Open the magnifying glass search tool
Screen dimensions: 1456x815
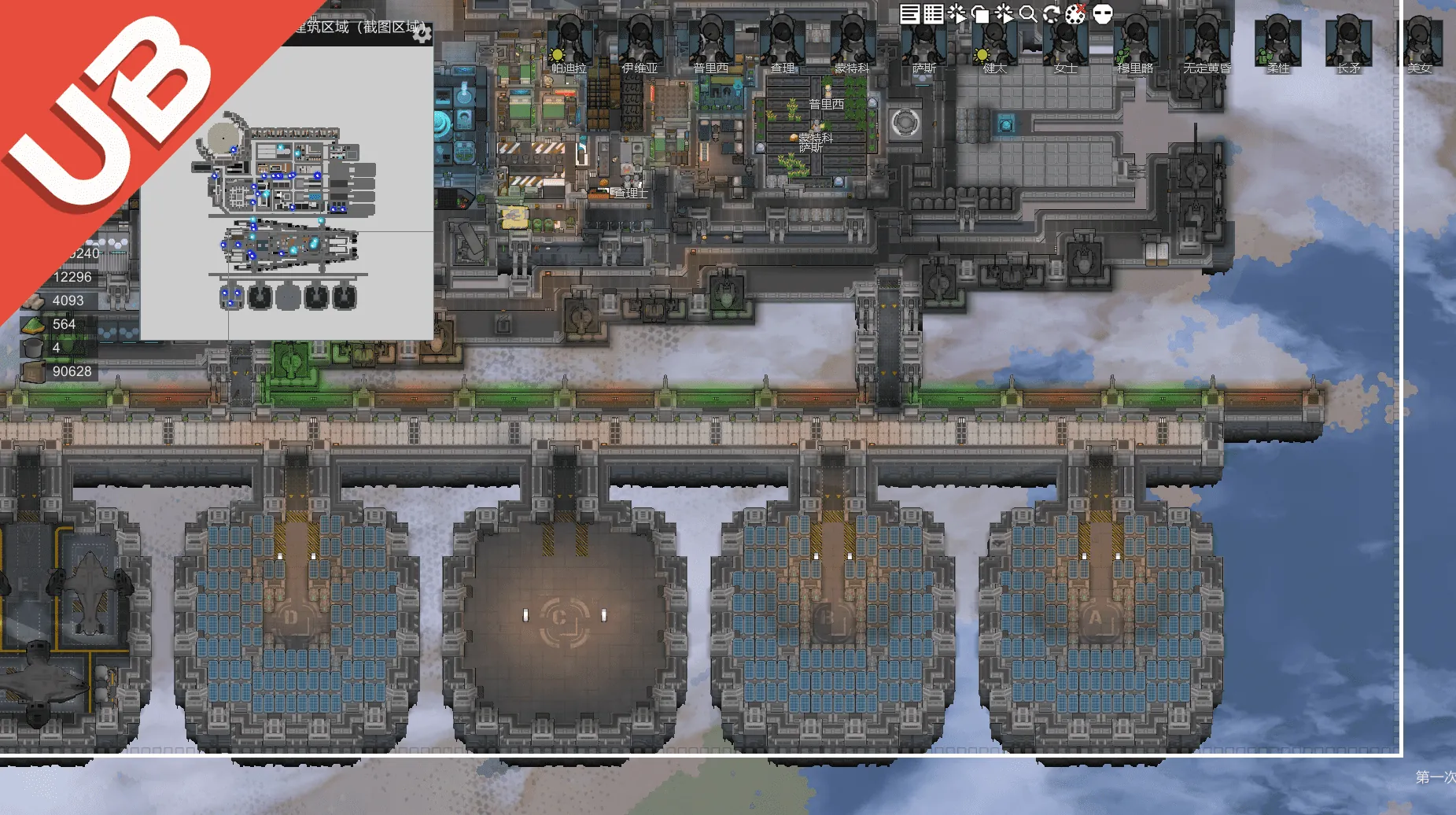coord(1027,14)
